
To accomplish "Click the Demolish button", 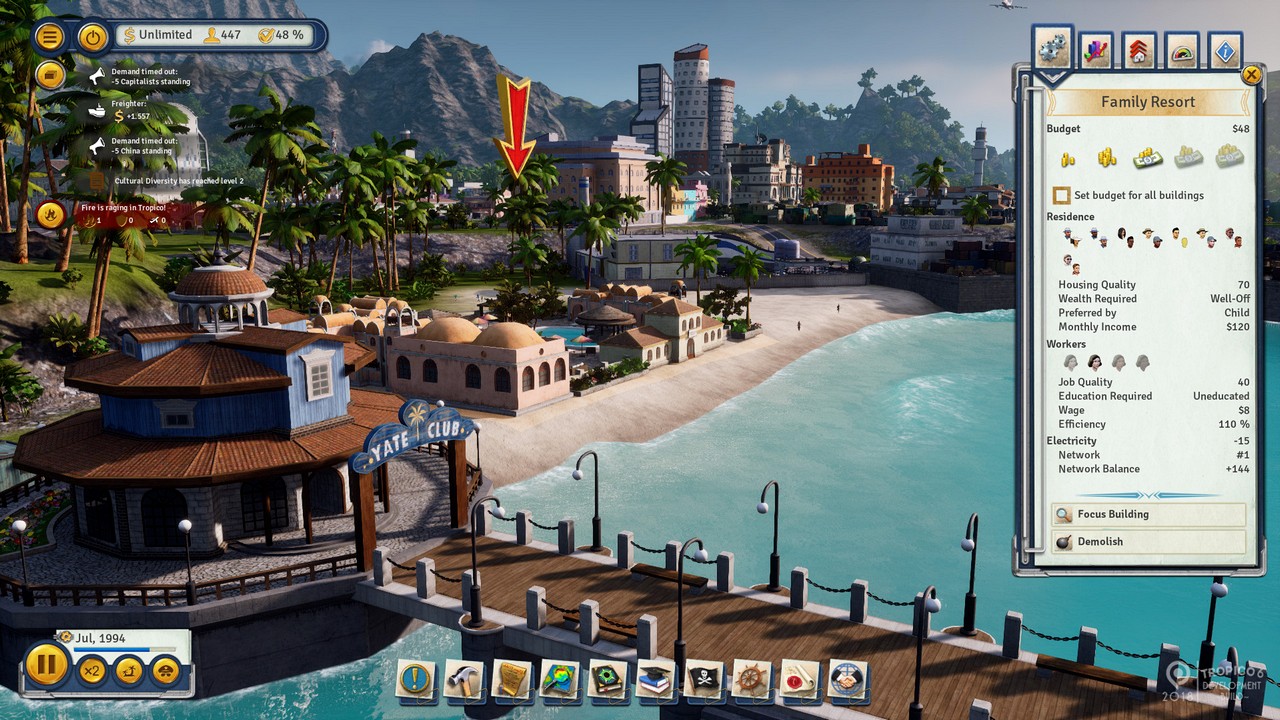I will (x=1147, y=541).
